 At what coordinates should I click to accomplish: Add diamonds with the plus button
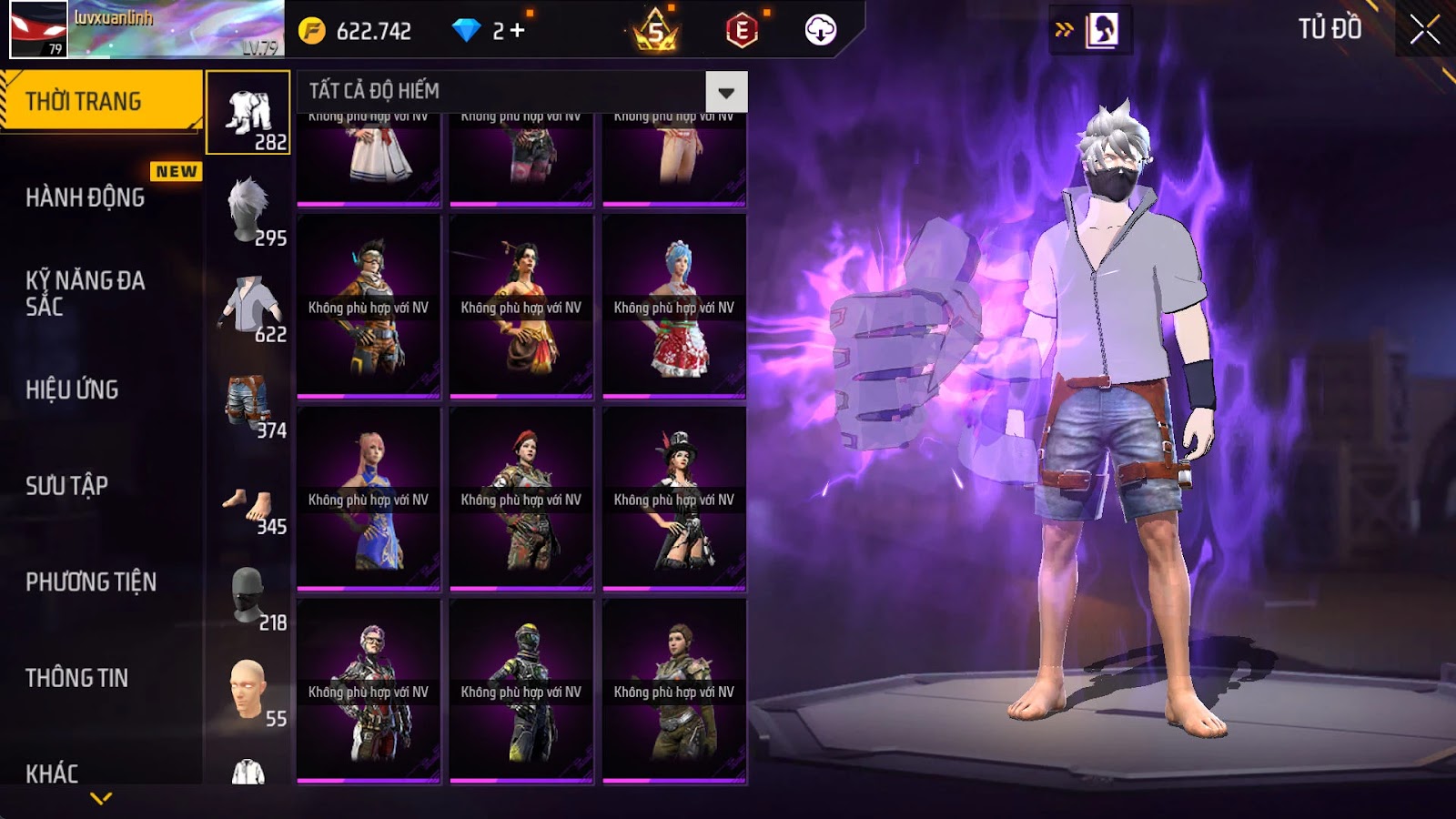coord(518,31)
